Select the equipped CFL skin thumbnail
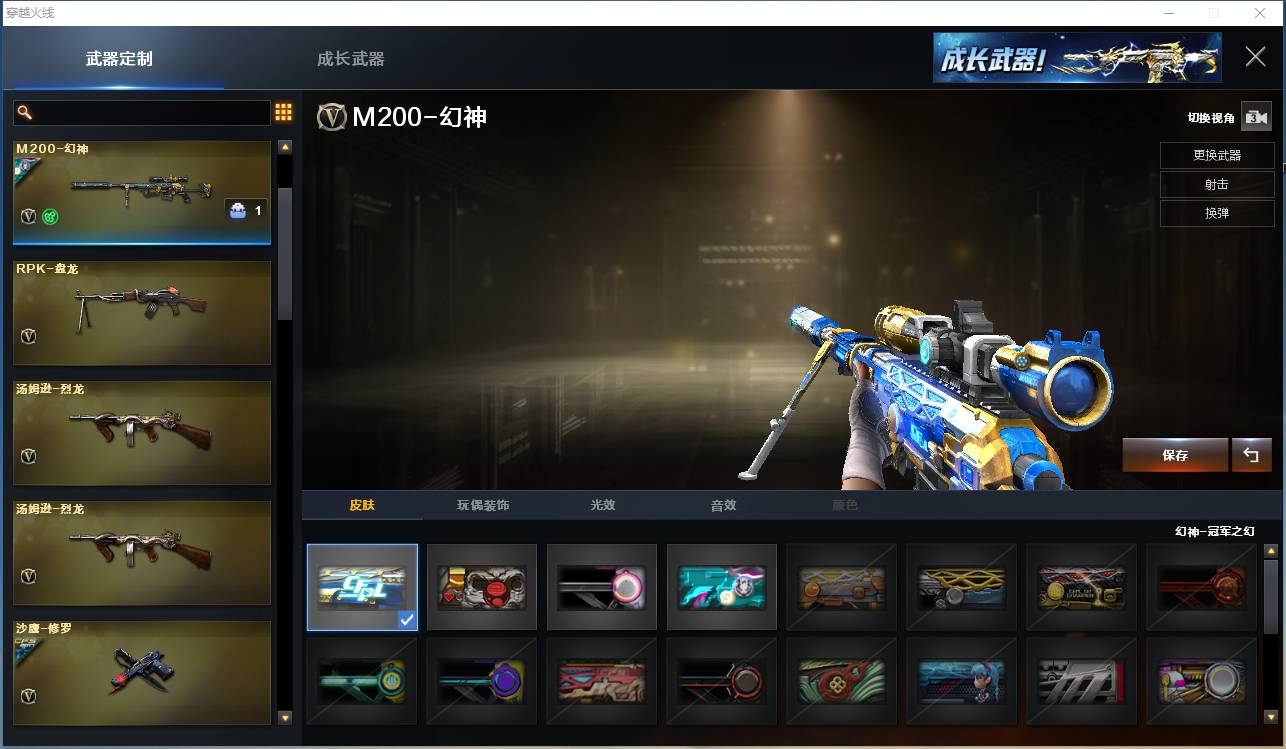 362,587
